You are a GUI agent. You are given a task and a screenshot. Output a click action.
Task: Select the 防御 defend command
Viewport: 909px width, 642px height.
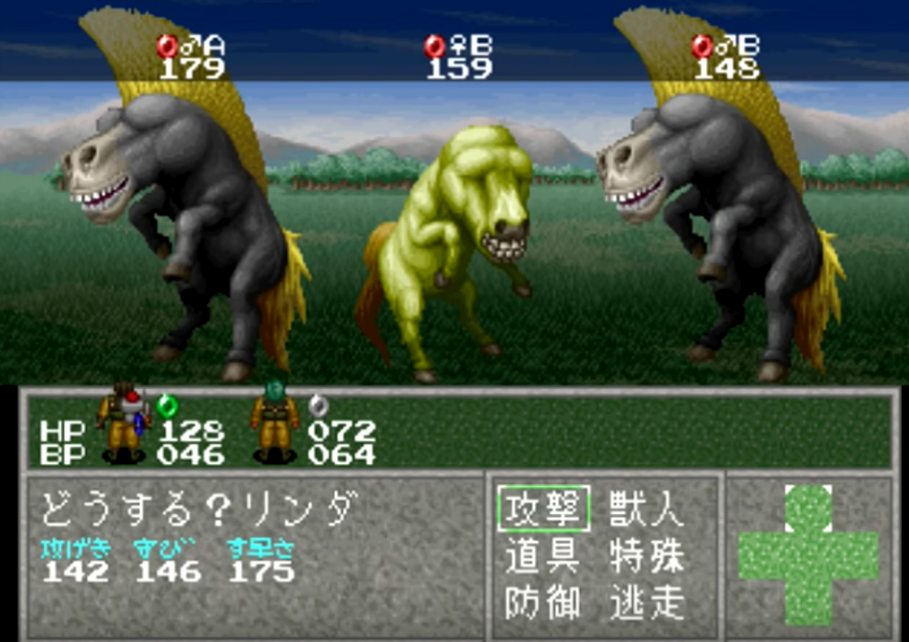(x=543, y=602)
